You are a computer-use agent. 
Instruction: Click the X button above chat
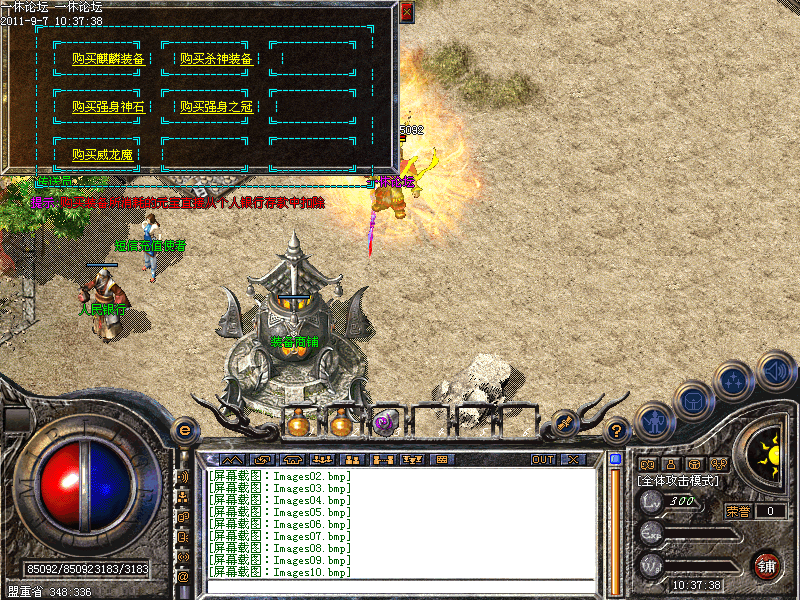coord(573,460)
